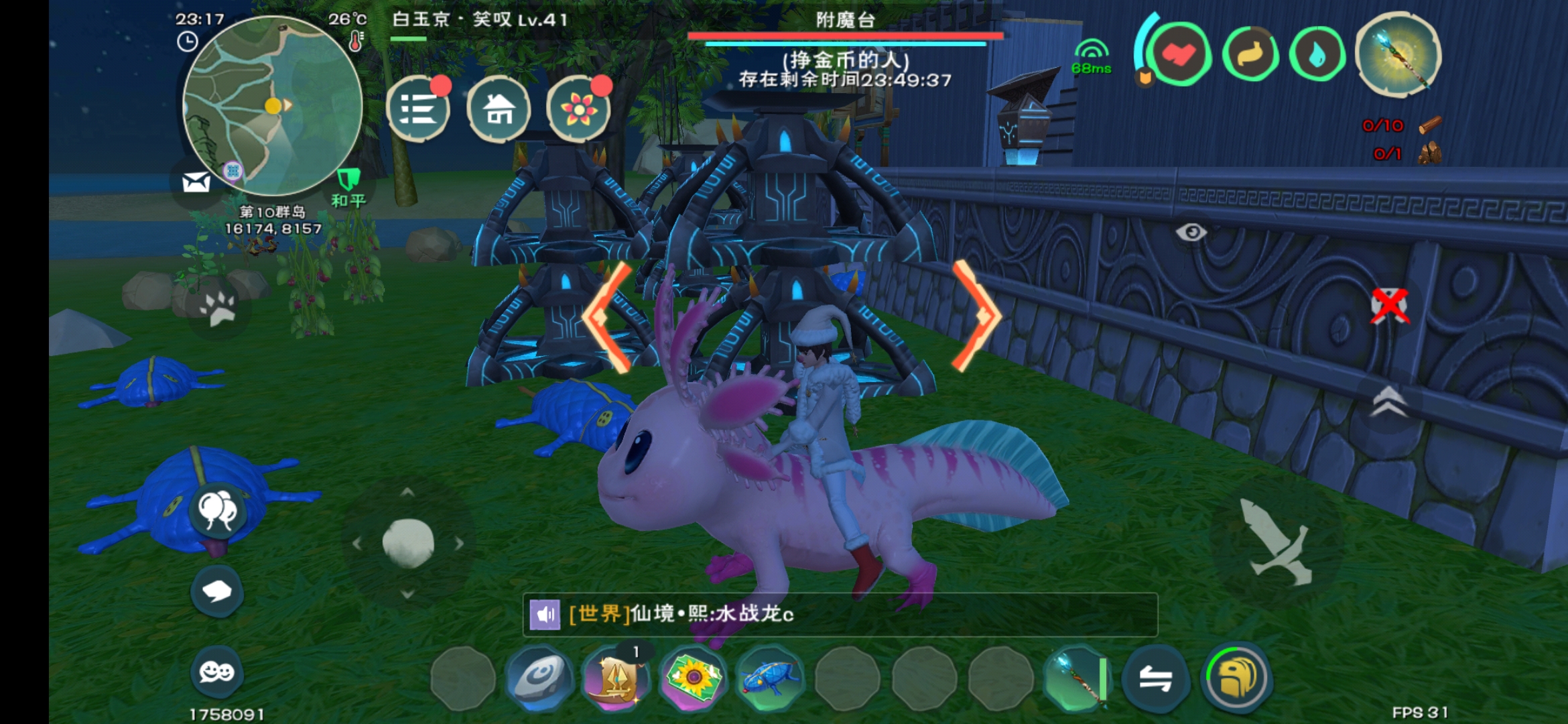Select the sunflower ticket hotbar item
The width and height of the screenshot is (1568, 724).
pyautogui.click(x=693, y=678)
